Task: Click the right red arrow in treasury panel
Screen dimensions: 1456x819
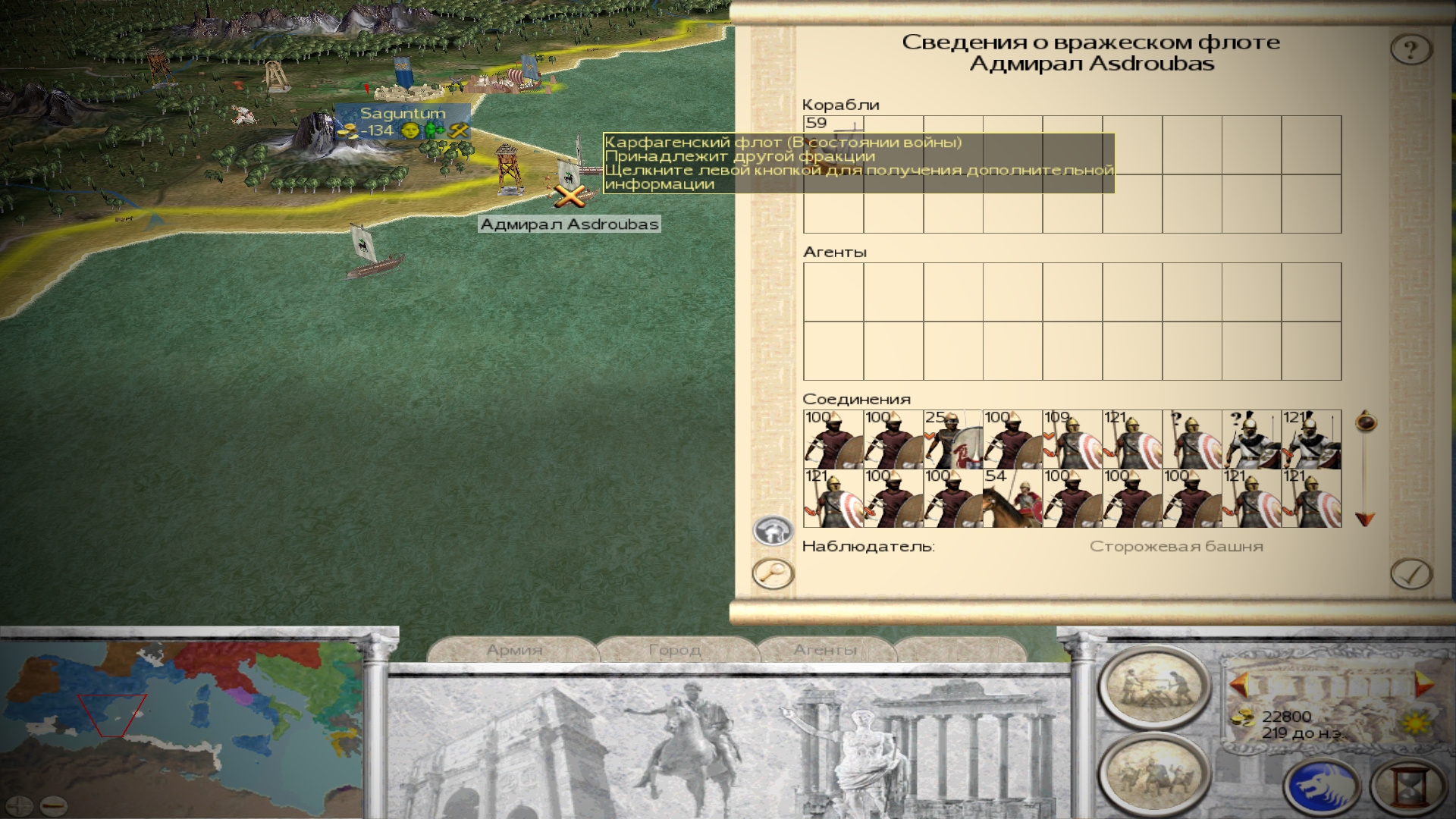Action: point(1423,685)
